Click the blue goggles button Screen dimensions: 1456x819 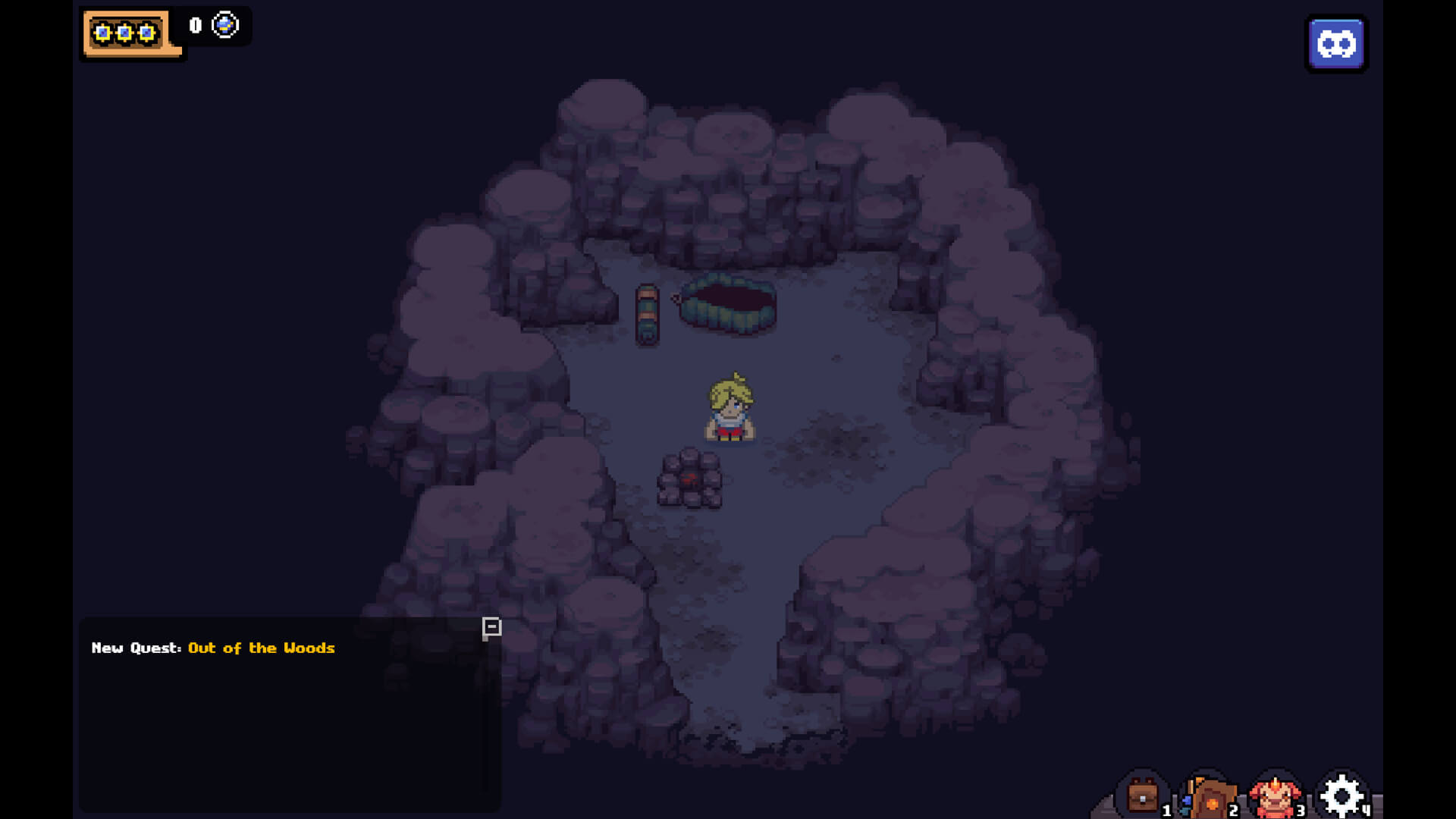(x=1336, y=44)
